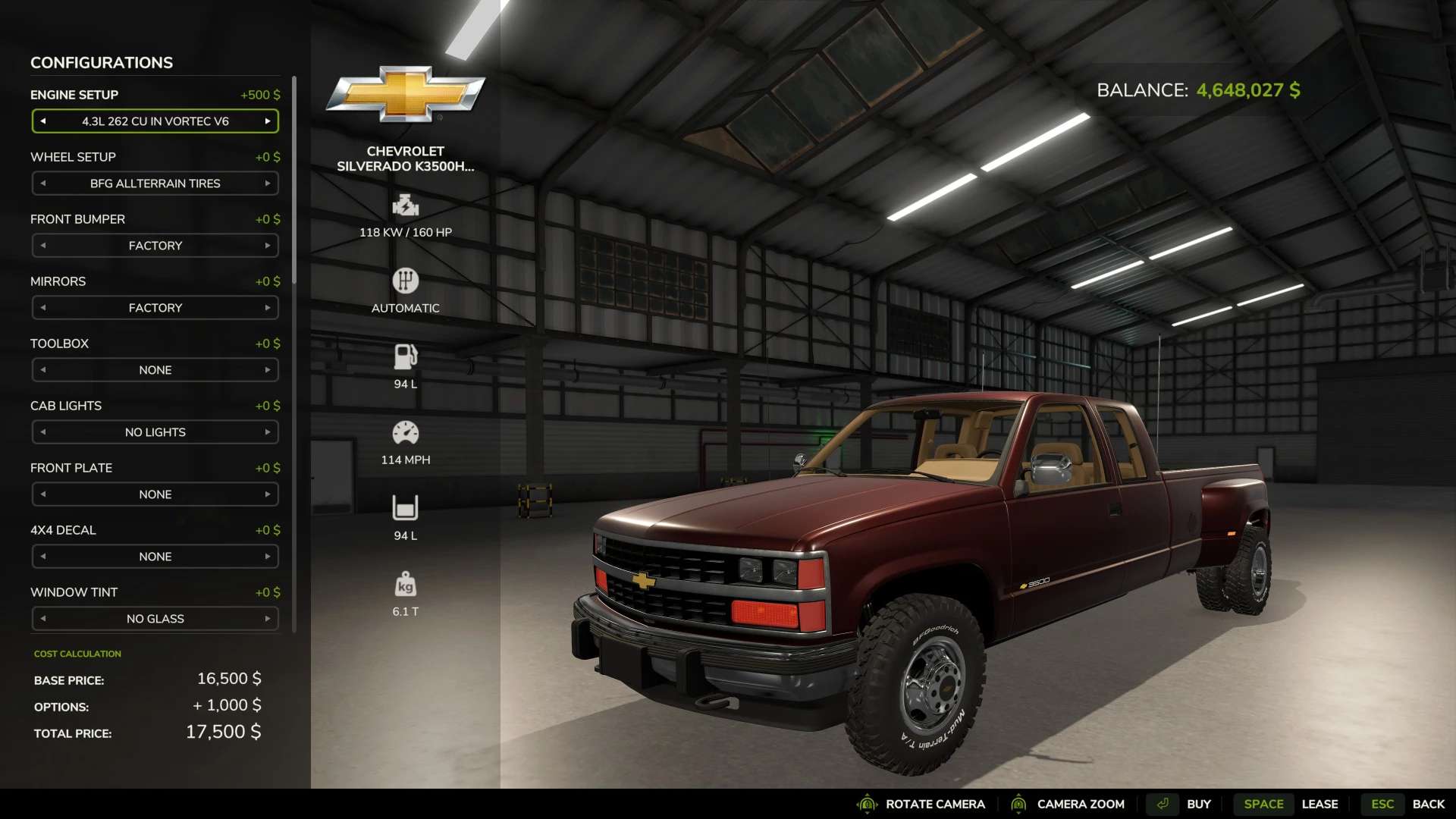Lease the vehicle
This screenshot has width=1456, height=819.
coord(1319,804)
